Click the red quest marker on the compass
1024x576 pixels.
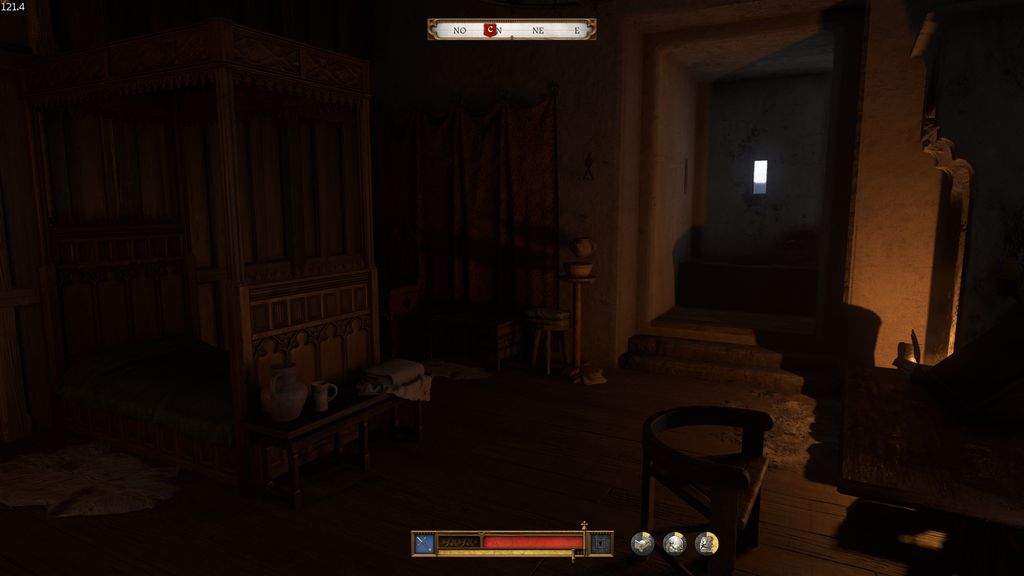click(489, 30)
